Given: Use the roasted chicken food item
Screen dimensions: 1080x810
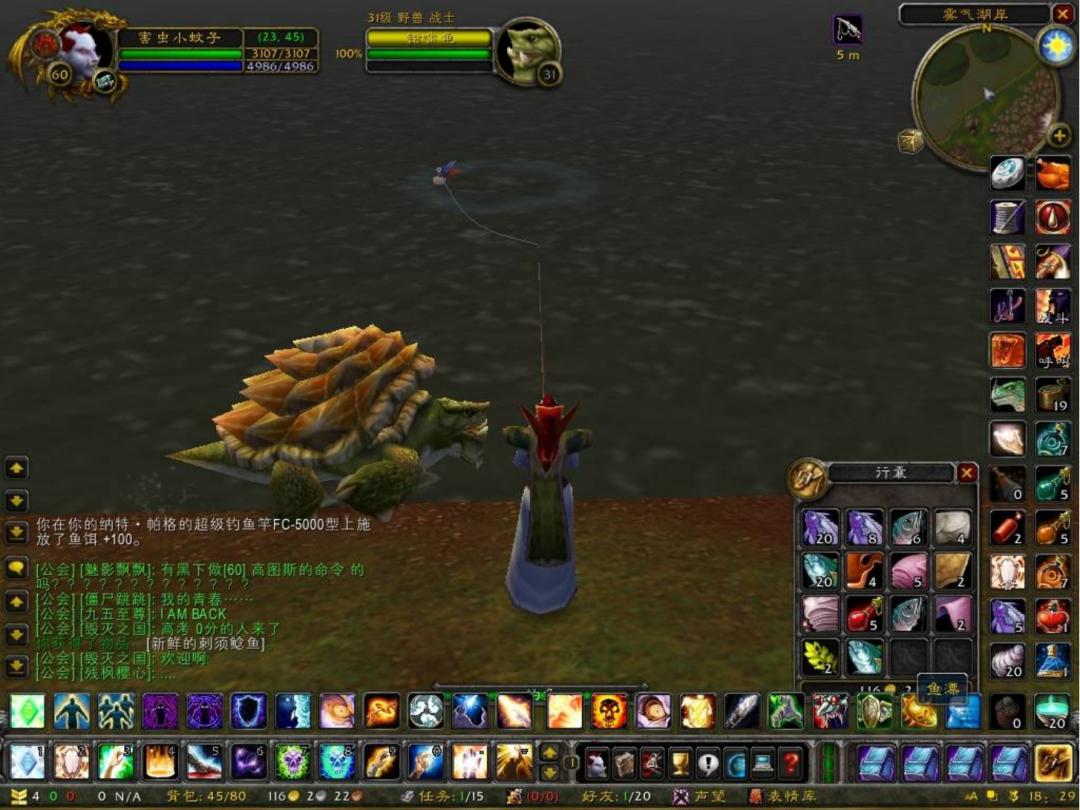Looking at the screenshot, I should (1052, 173).
